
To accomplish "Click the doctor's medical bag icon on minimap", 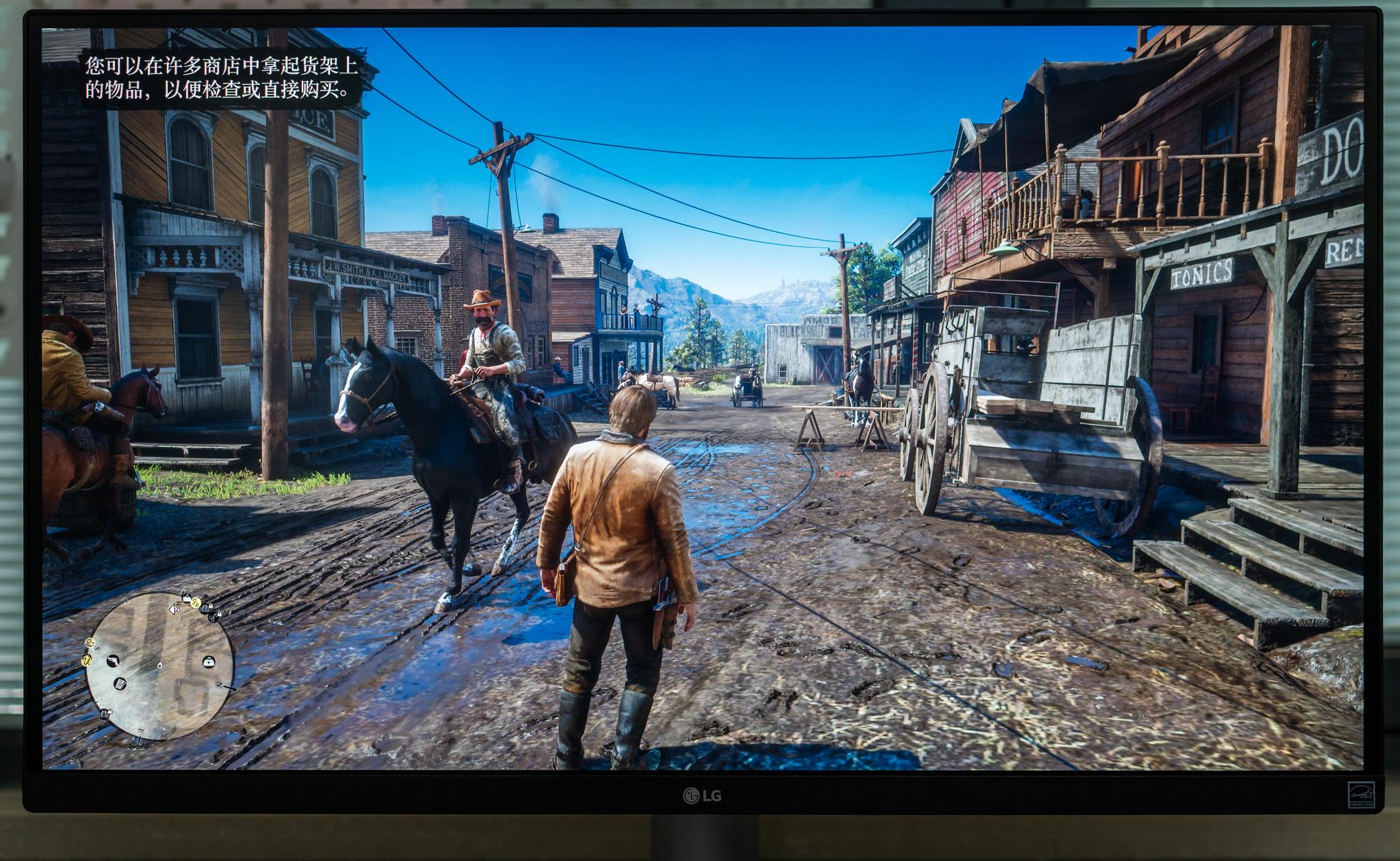I will tap(208, 663).
